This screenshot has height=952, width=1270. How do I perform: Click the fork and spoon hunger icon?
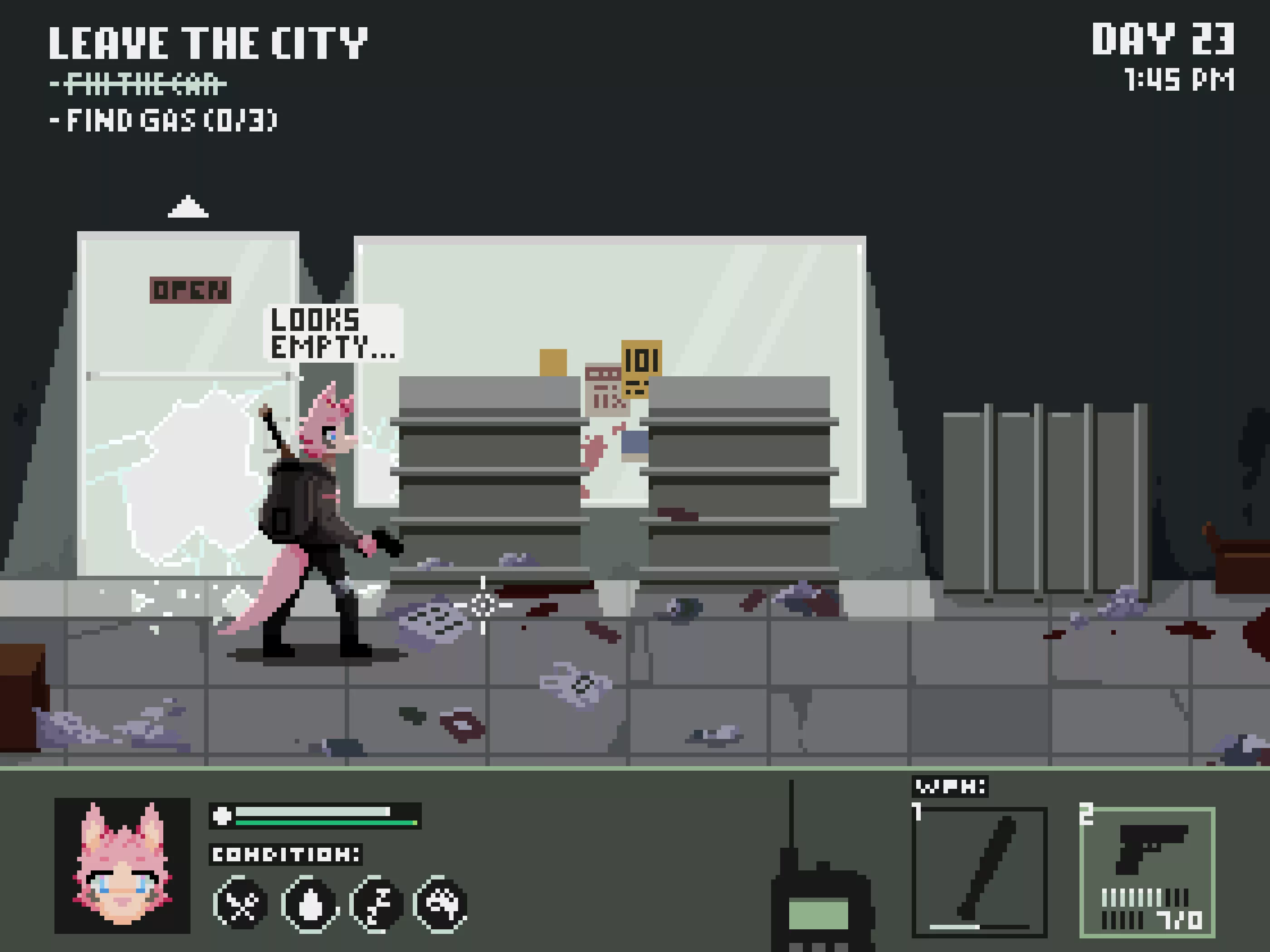(241, 904)
